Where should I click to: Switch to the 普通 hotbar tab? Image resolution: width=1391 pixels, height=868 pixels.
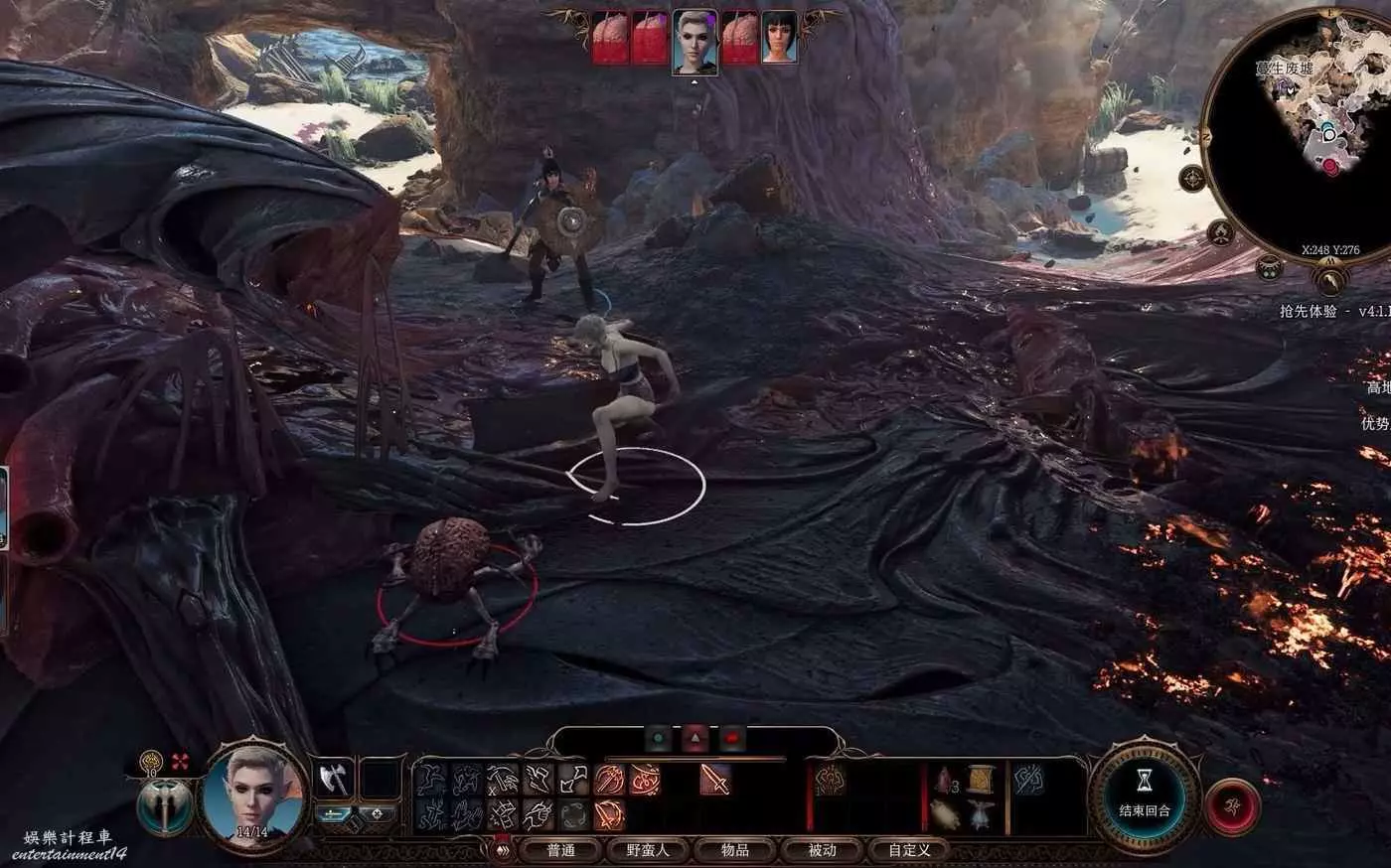[x=561, y=850]
